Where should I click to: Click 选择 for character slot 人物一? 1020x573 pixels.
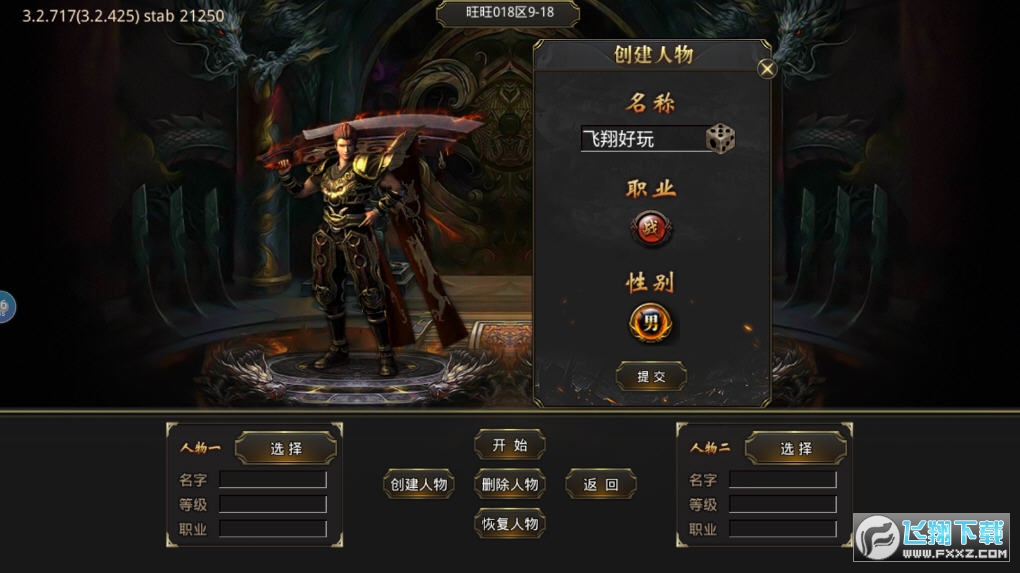pyautogui.click(x=286, y=448)
